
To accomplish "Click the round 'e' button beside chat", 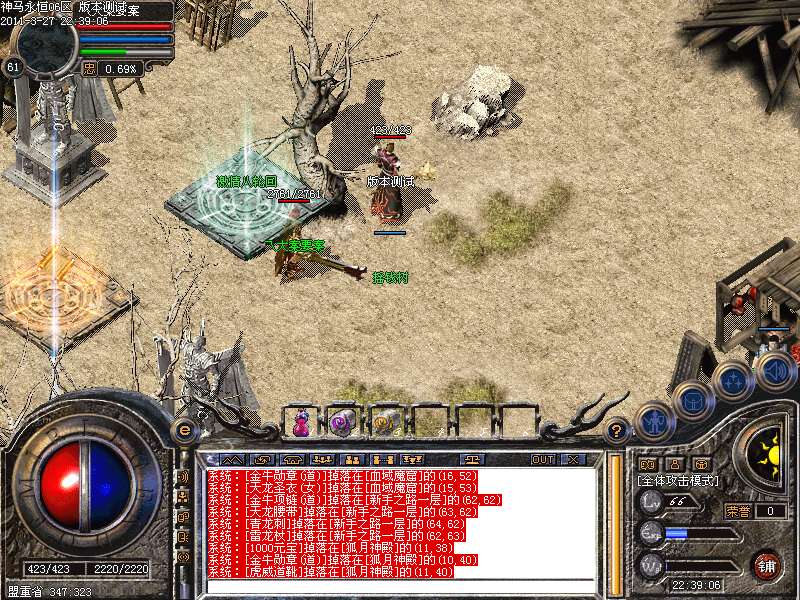I will tap(184, 430).
